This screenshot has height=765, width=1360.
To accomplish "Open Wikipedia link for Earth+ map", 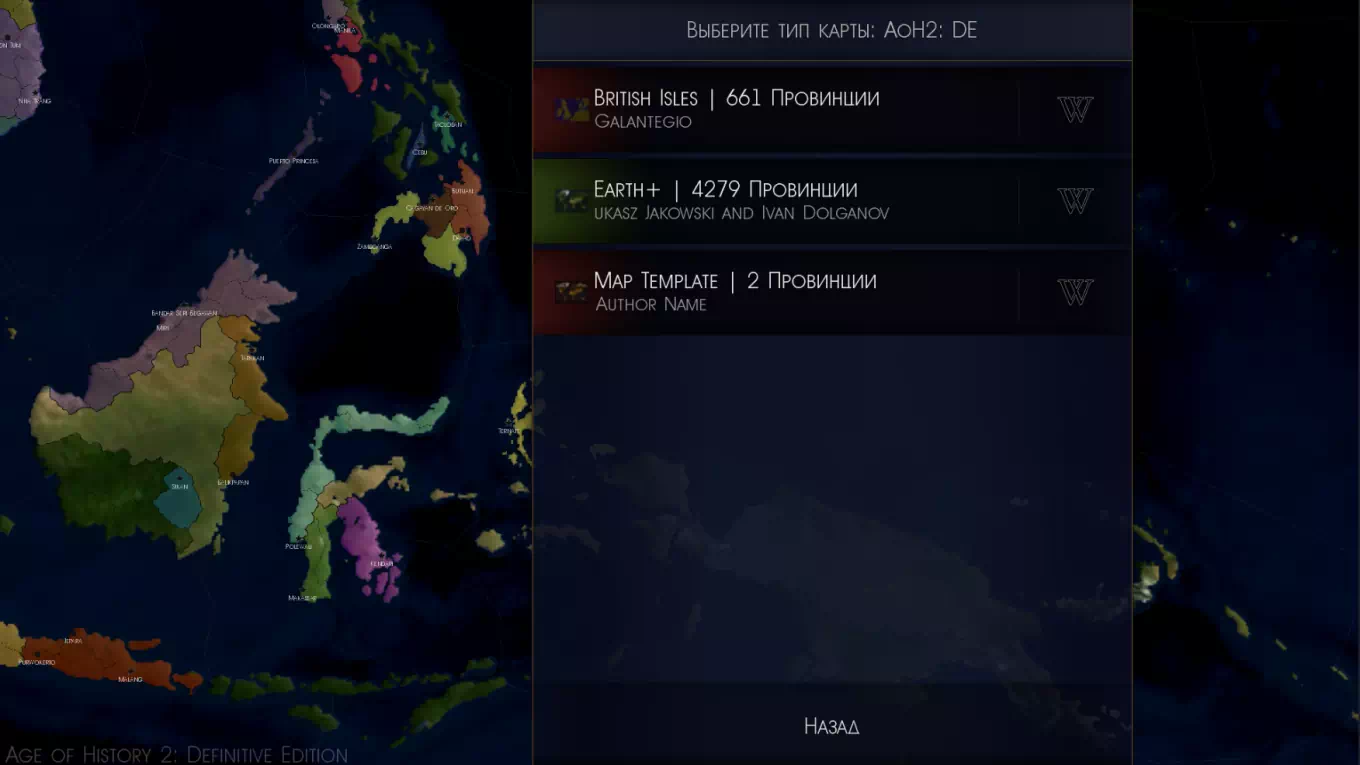I will click(x=1075, y=201).
